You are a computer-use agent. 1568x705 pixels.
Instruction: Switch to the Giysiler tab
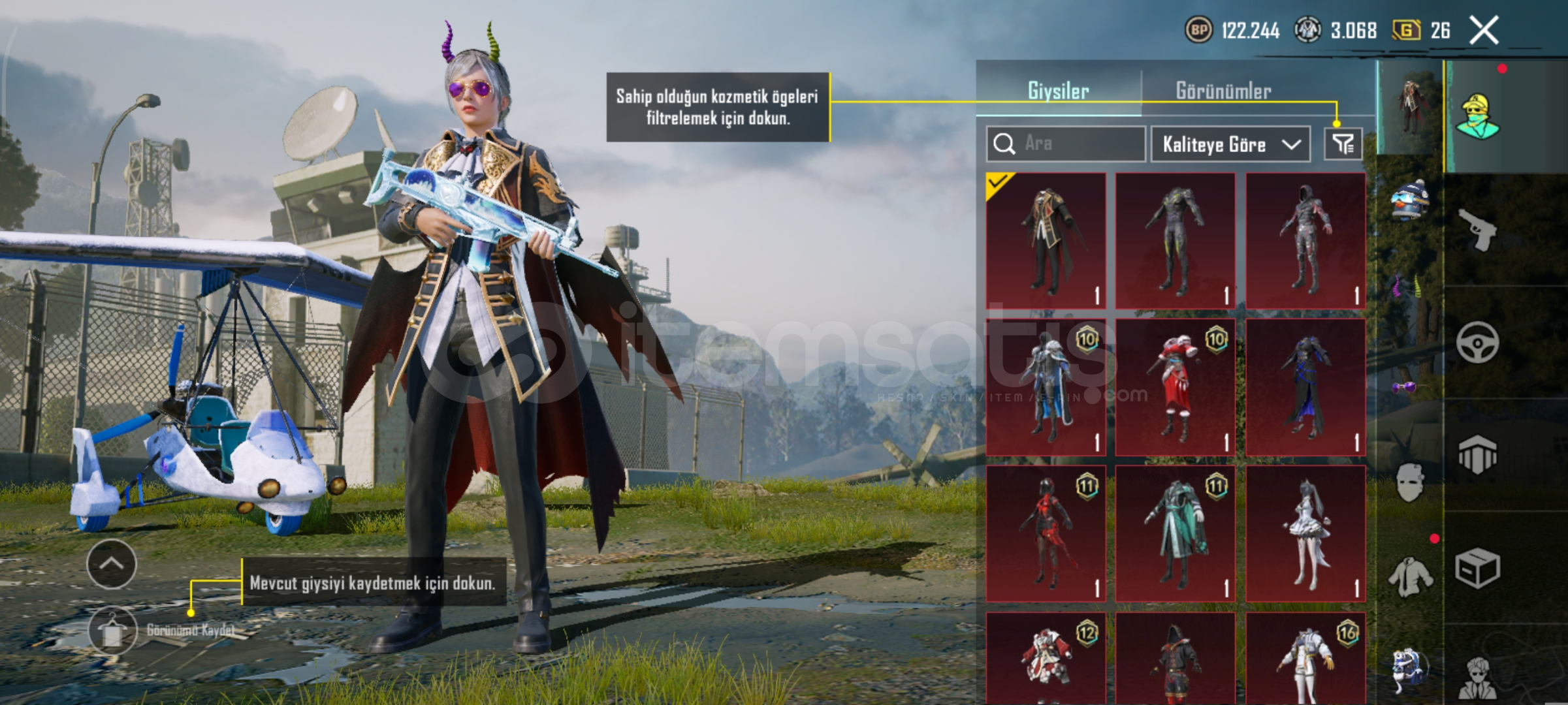[1058, 91]
